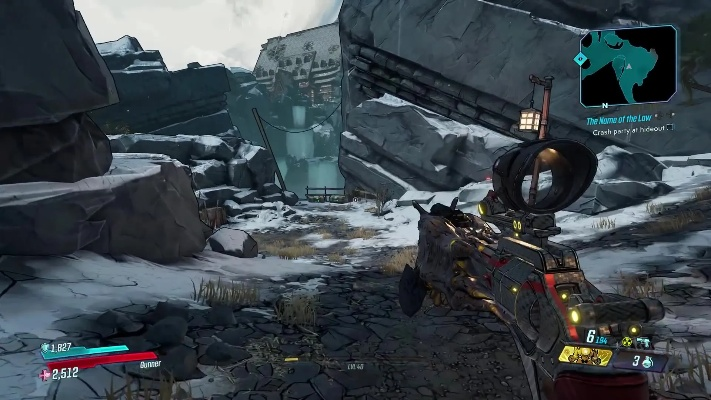Click the cyan pistol weapon-type icon
The height and width of the screenshot is (400, 711).
tap(644, 342)
